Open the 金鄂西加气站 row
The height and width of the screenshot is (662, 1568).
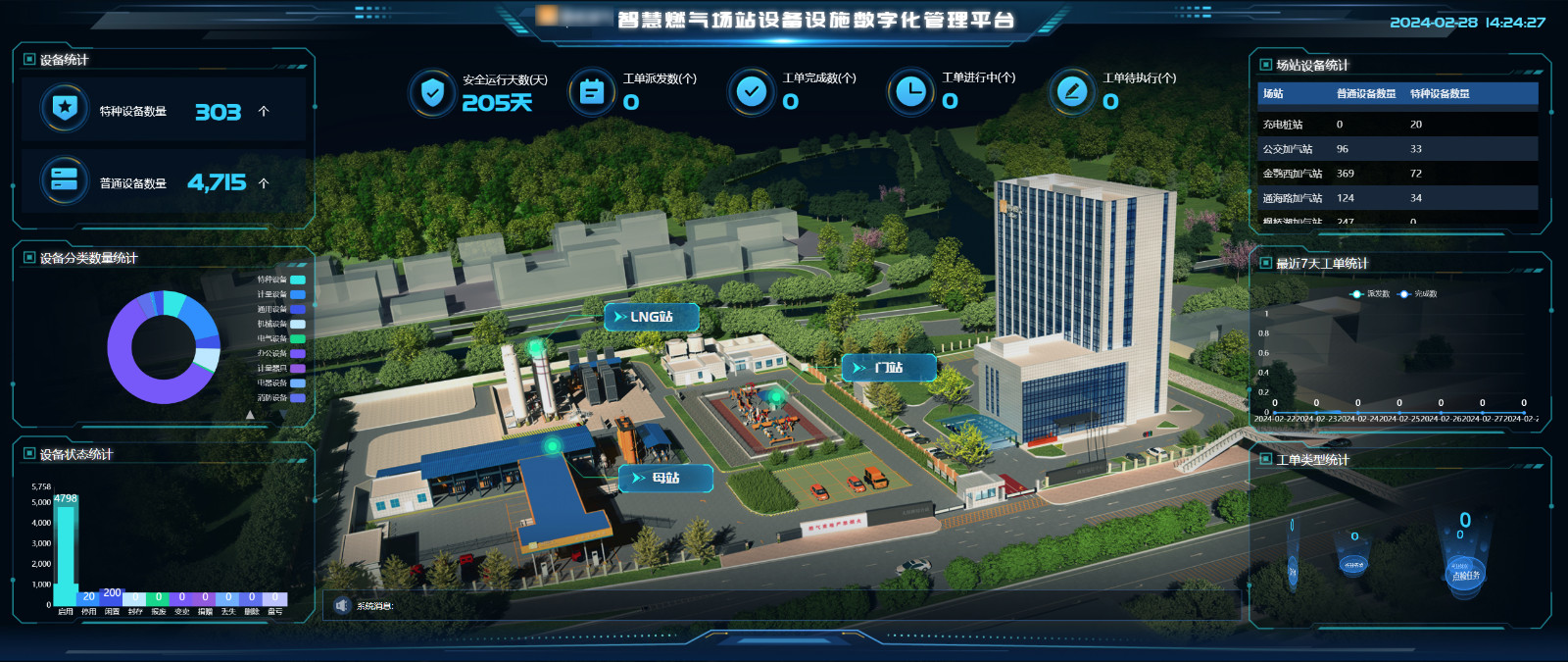click(1397, 174)
